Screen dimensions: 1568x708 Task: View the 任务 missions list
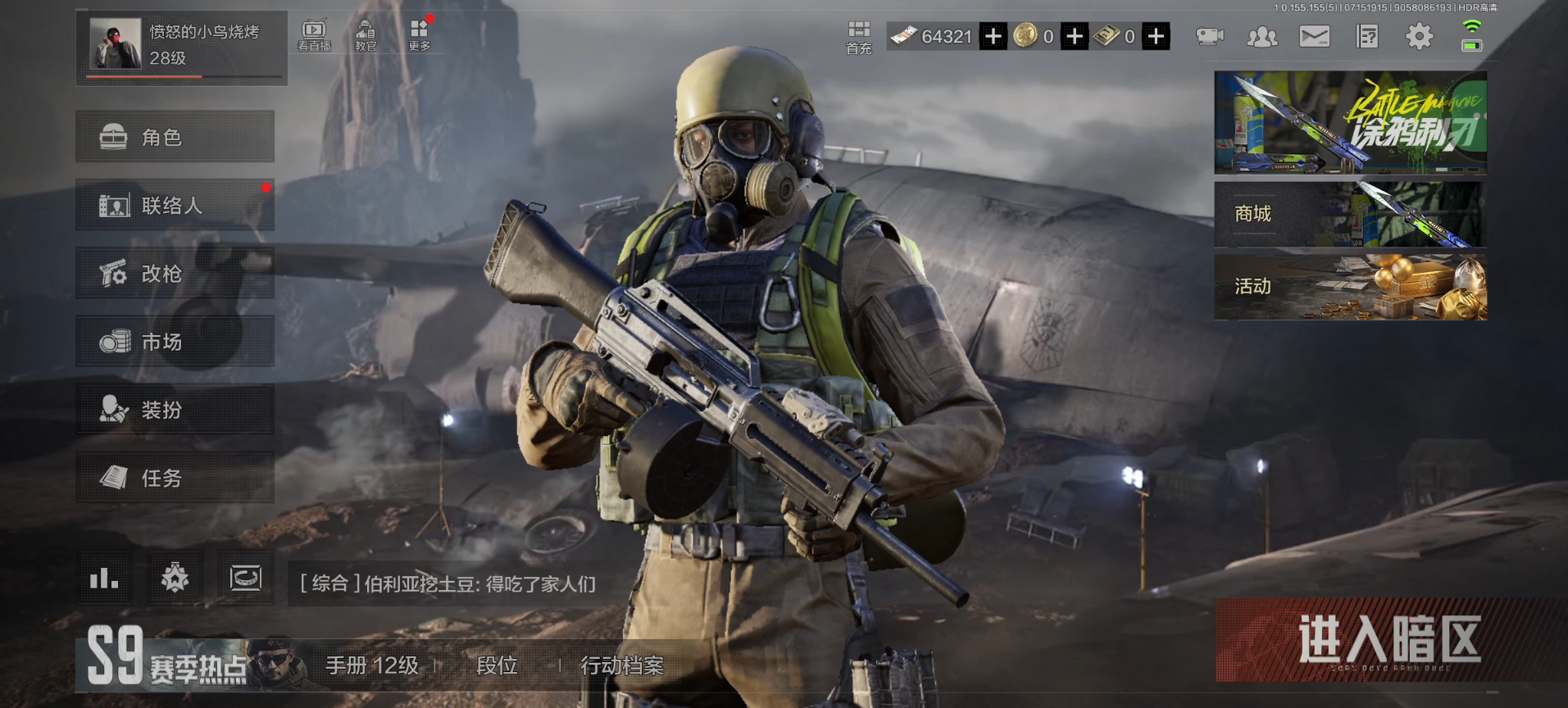coord(175,478)
